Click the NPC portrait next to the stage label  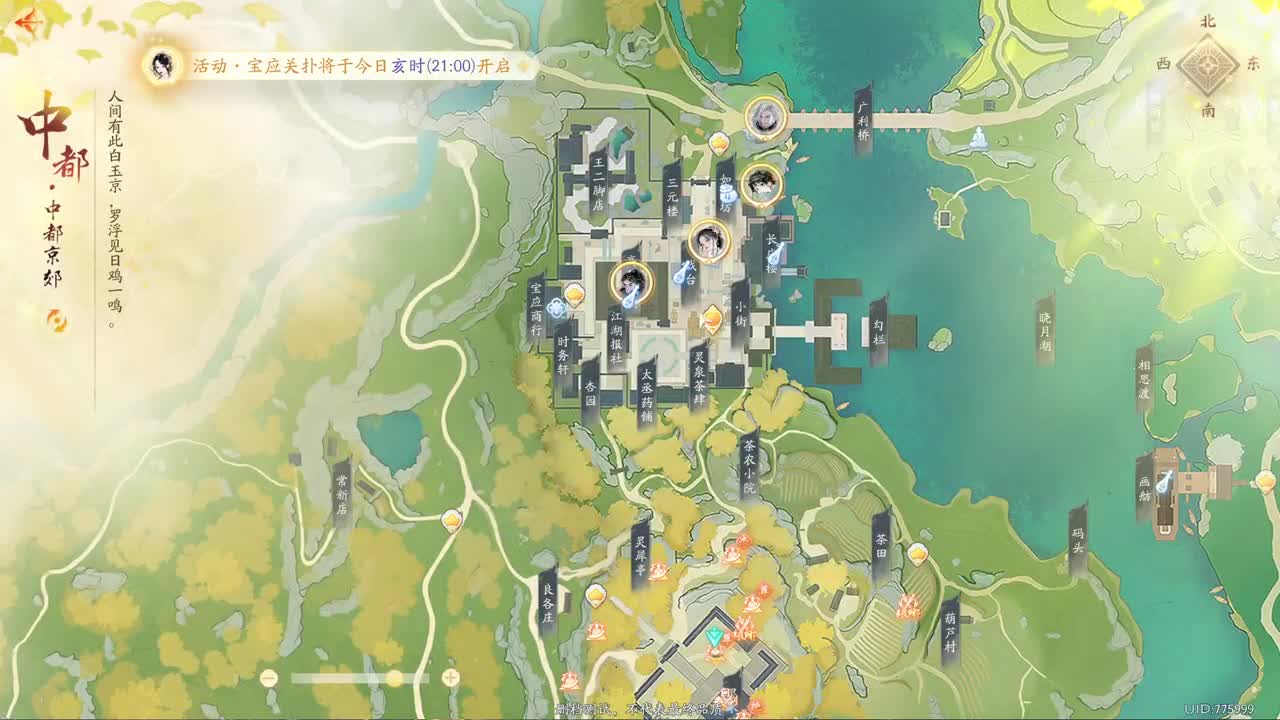click(x=708, y=242)
